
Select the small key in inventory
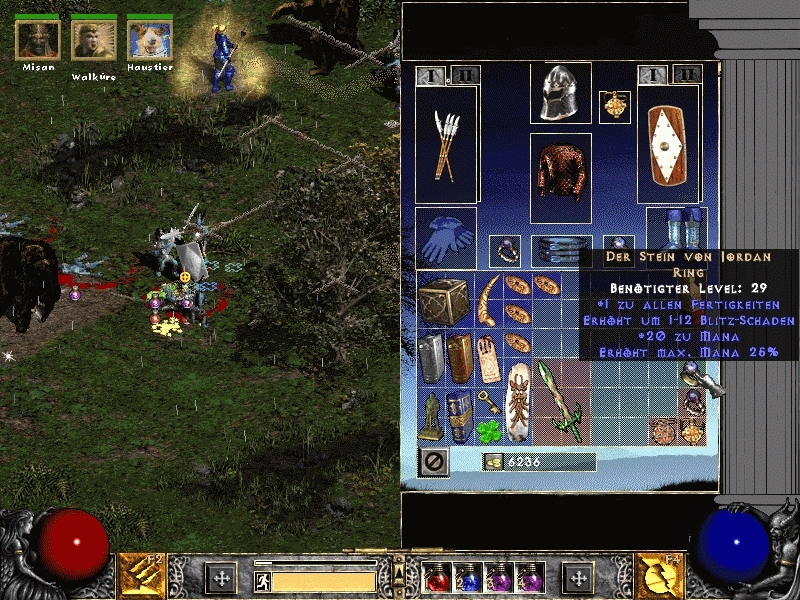coord(486,401)
